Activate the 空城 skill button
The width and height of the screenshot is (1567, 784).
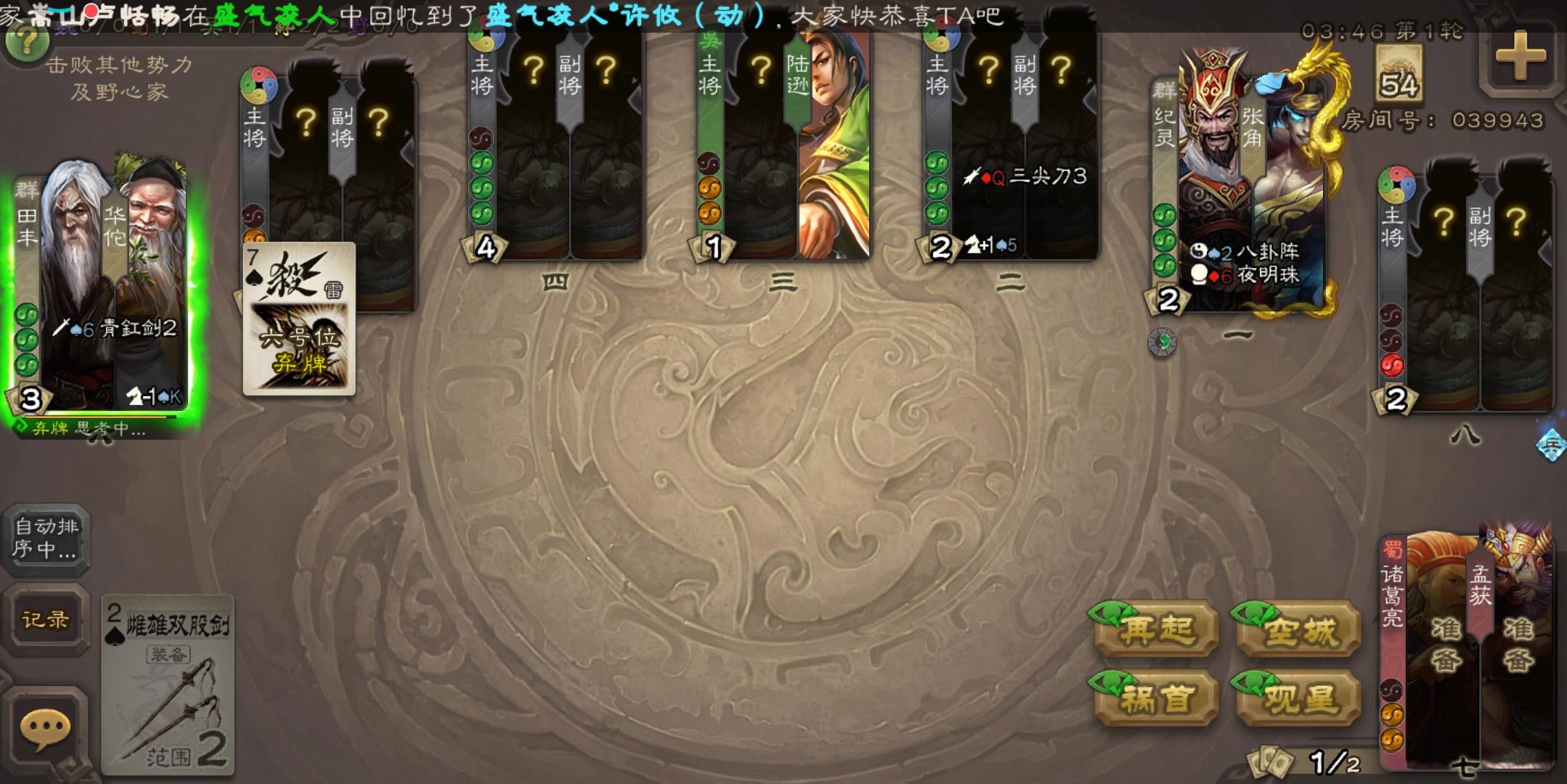1298,629
